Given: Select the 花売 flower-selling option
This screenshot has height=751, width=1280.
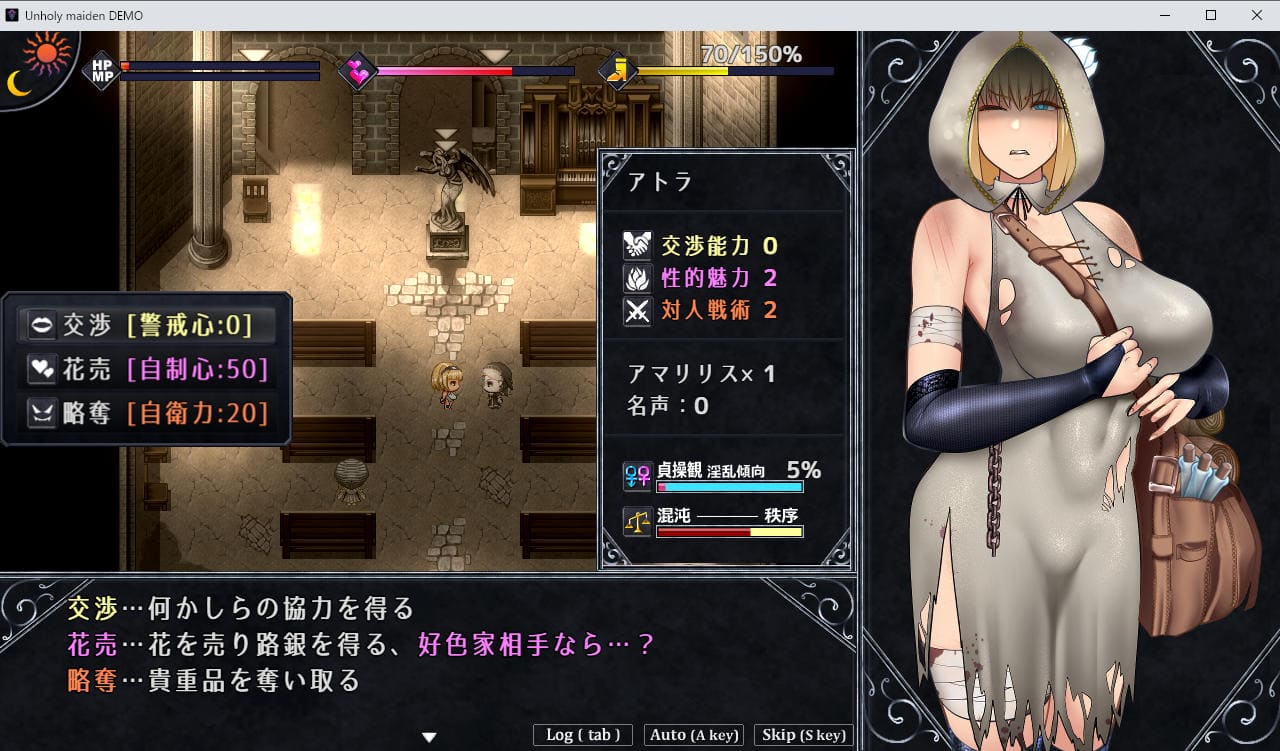Looking at the screenshot, I should coord(146,369).
